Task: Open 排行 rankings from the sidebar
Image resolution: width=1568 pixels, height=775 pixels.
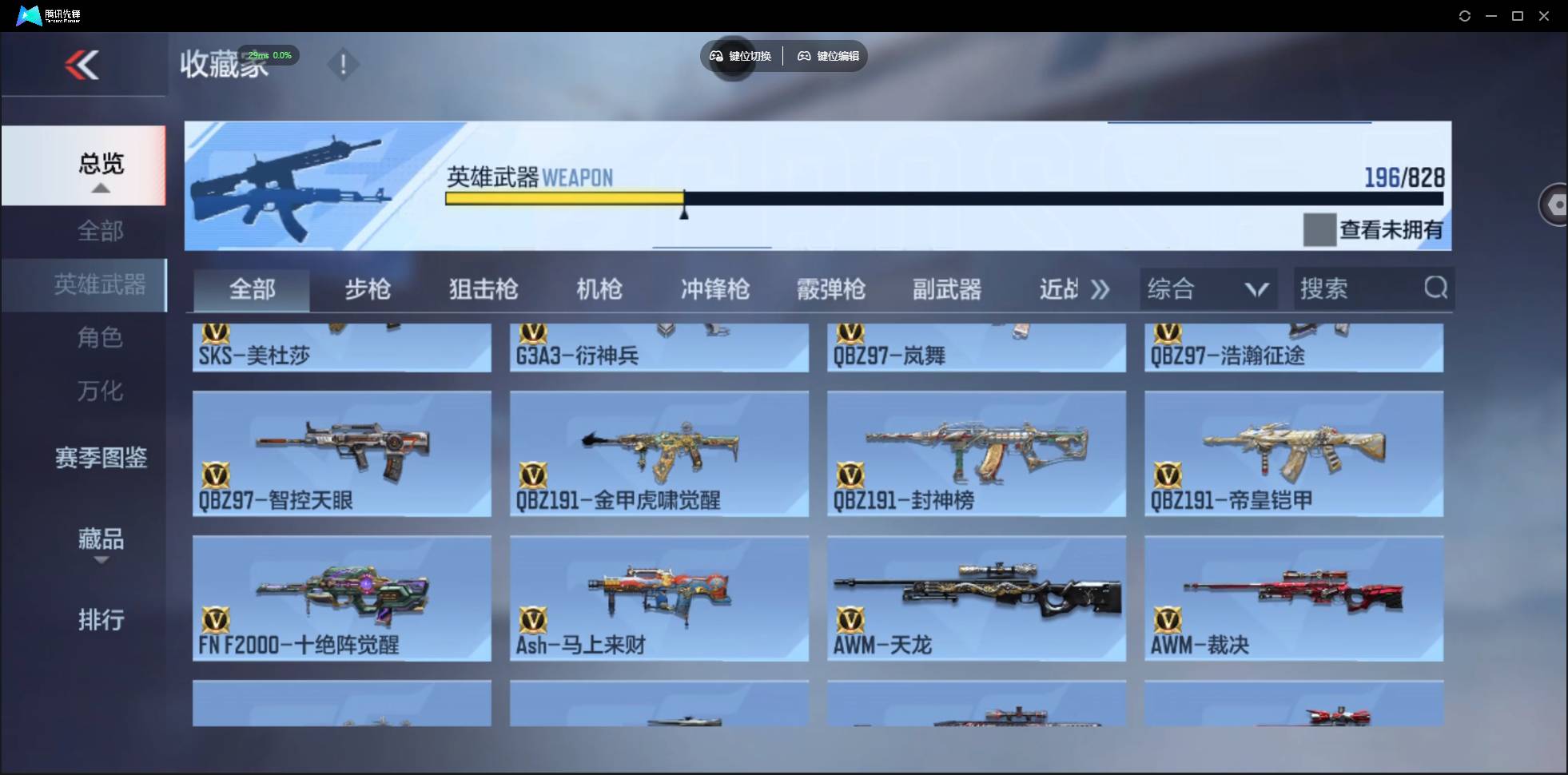Action: point(101,620)
